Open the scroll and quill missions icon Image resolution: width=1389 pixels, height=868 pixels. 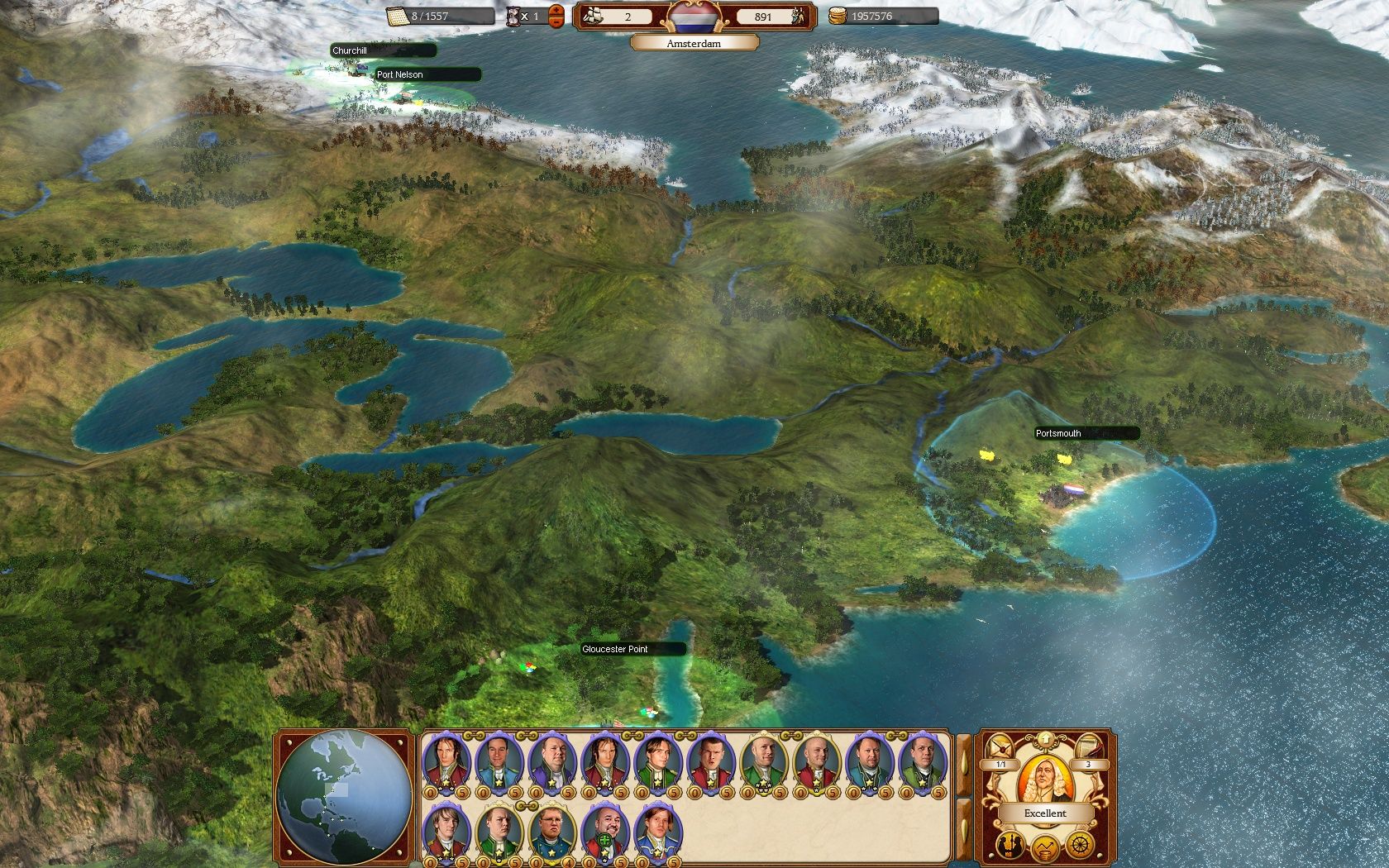click(x=1089, y=745)
